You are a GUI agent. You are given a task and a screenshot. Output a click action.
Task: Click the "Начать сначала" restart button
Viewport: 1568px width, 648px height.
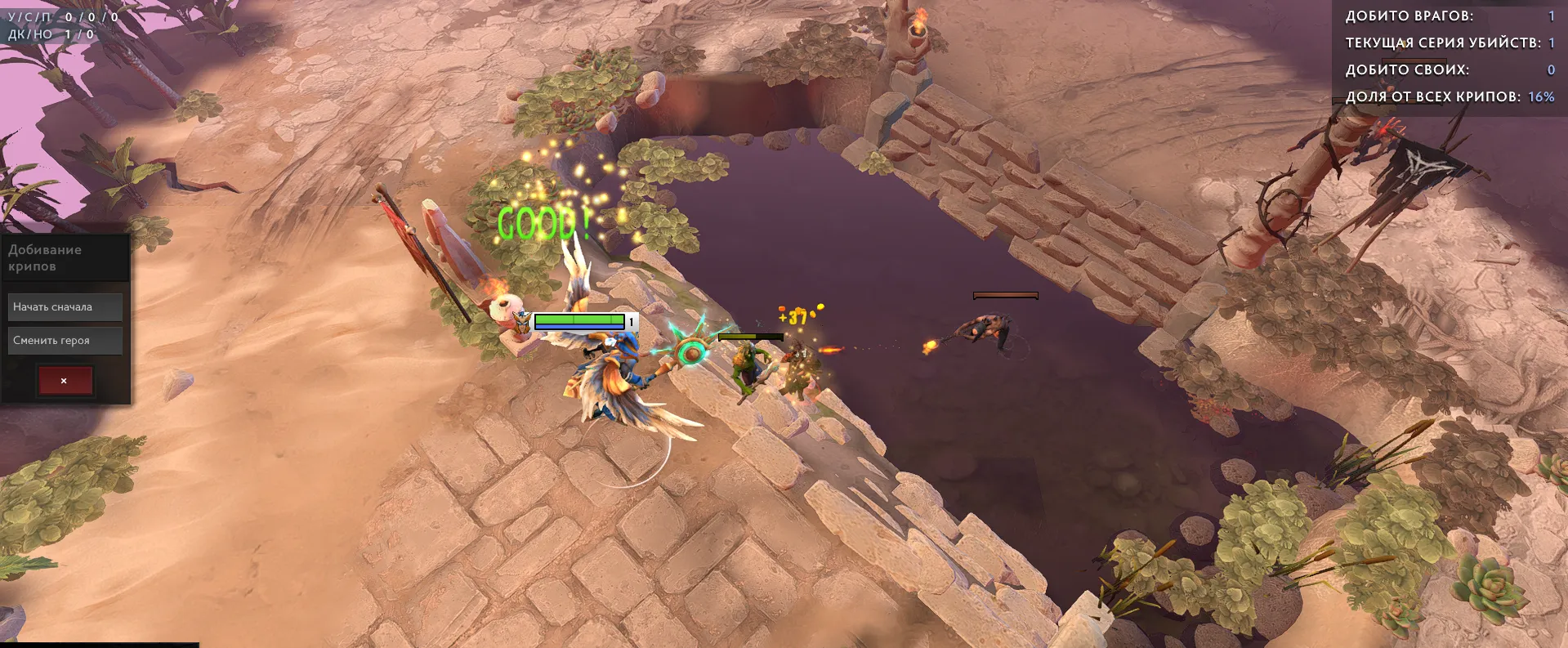point(65,307)
